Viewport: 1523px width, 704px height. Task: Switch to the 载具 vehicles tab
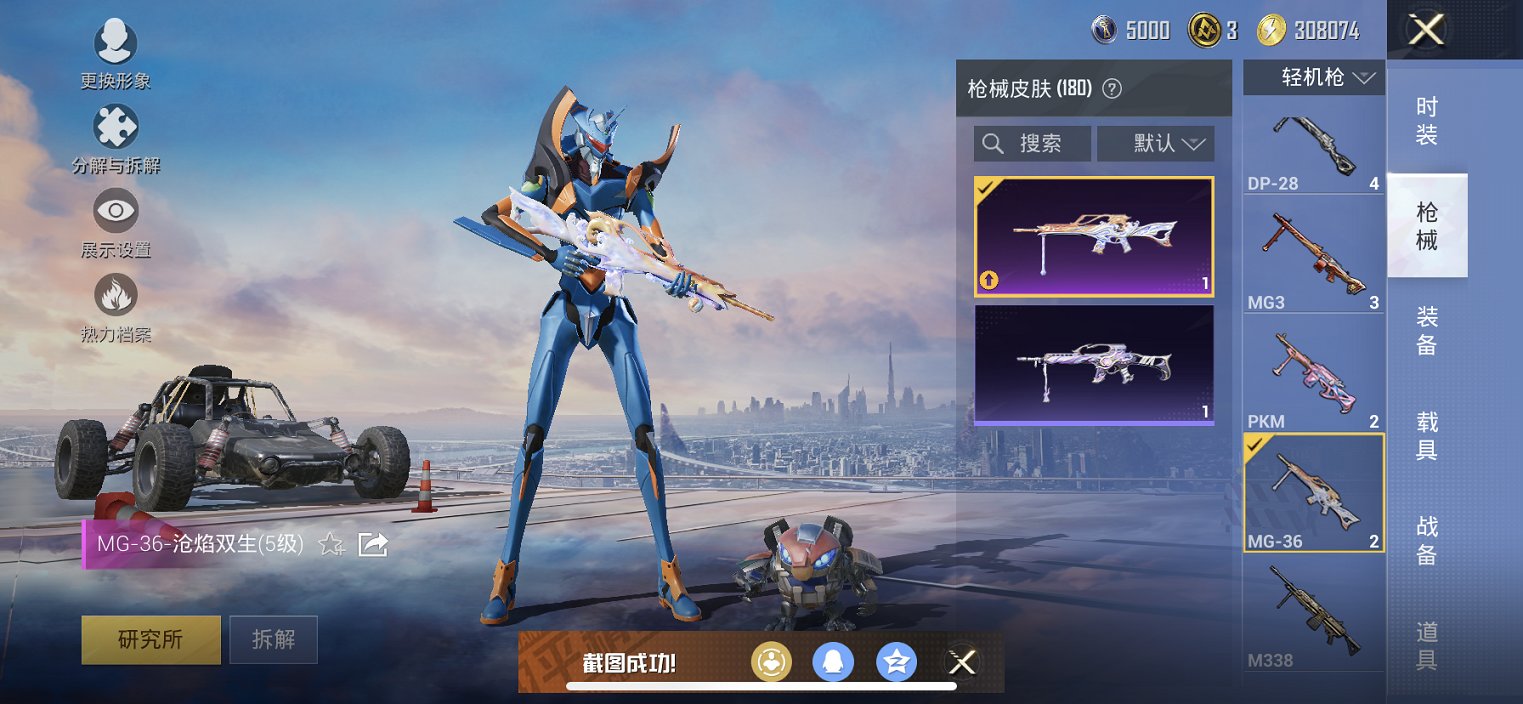point(1427,436)
